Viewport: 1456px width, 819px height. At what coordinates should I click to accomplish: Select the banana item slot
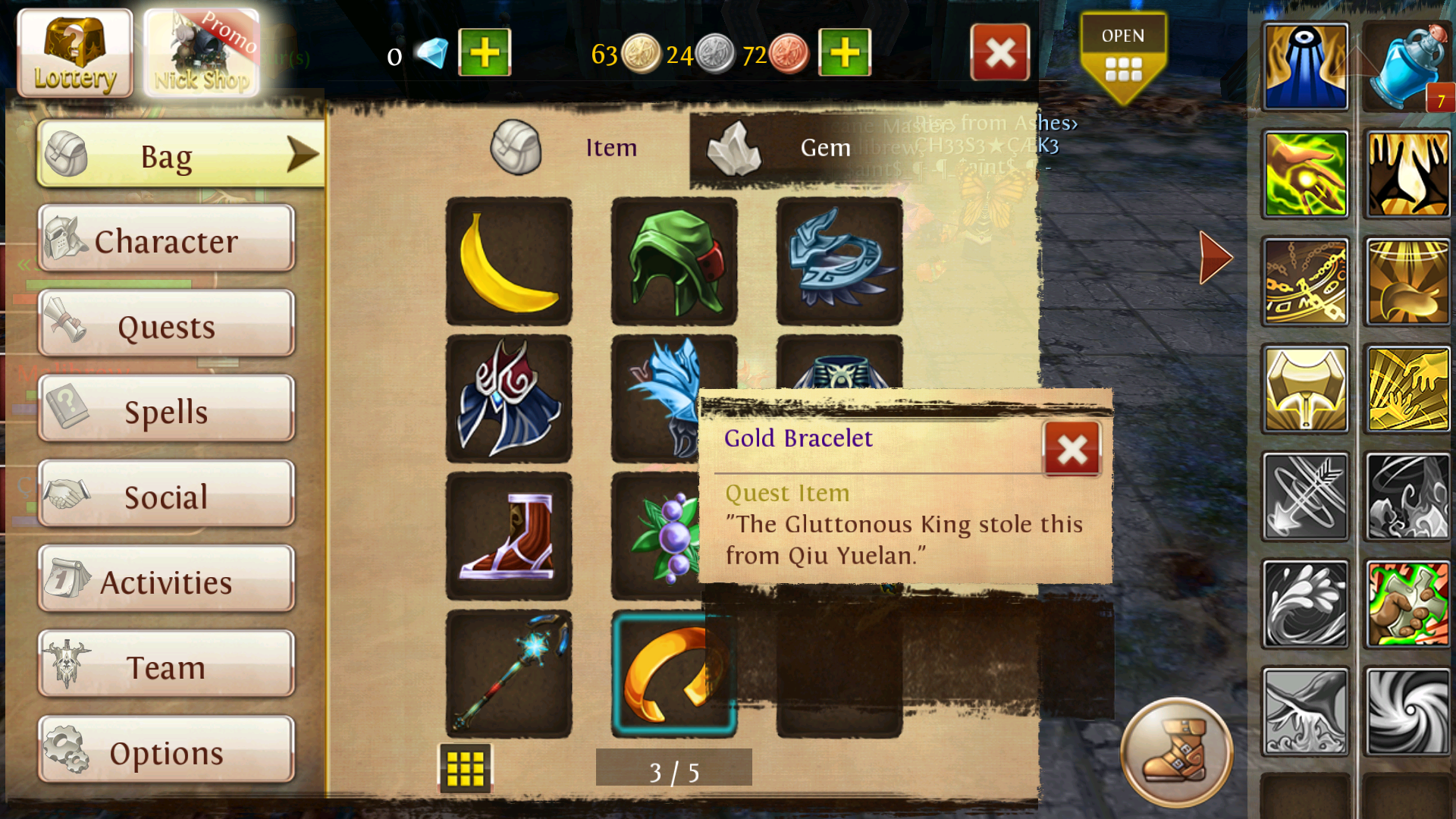pyautogui.click(x=509, y=262)
